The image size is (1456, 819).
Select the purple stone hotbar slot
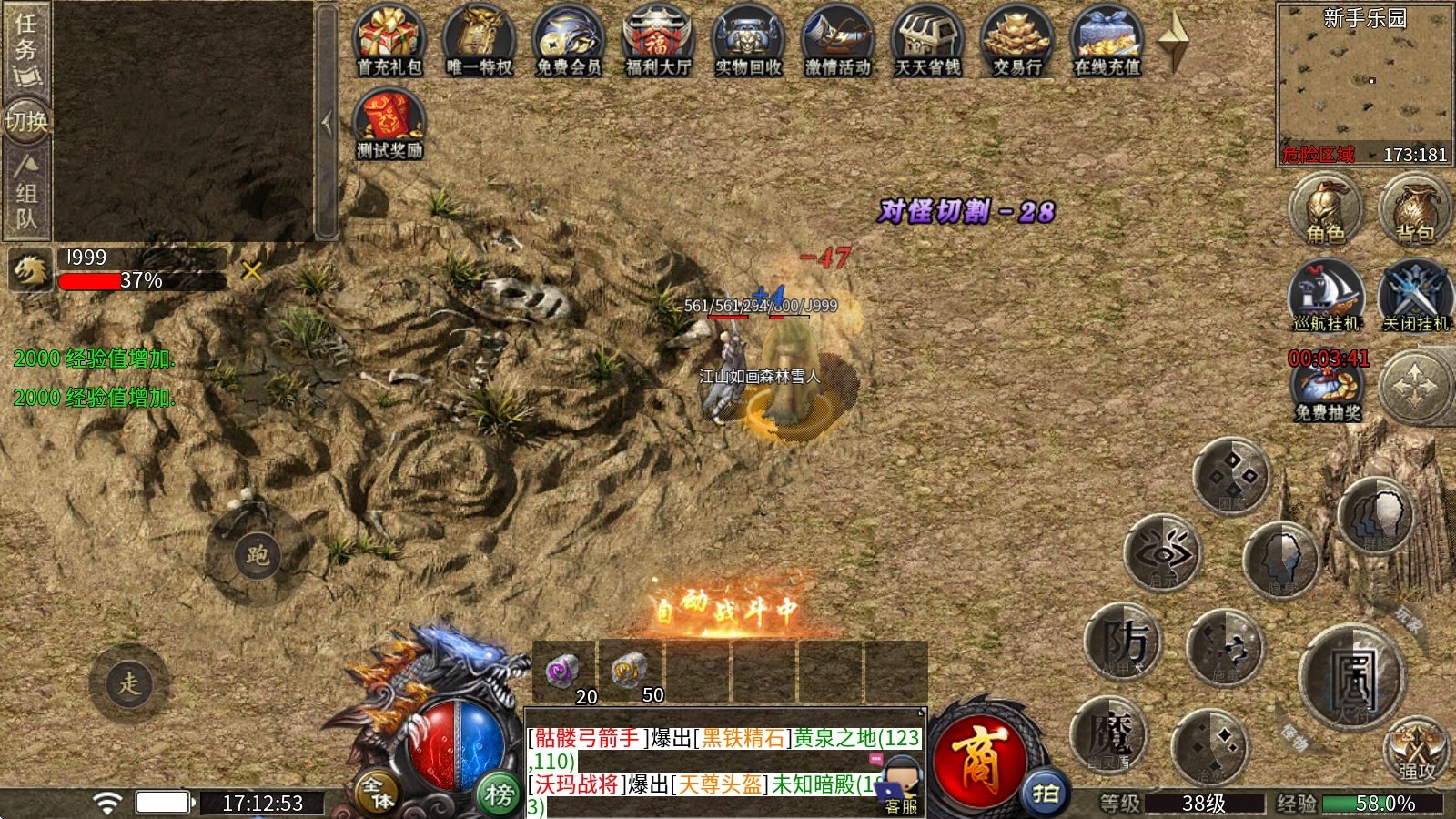[x=563, y=672]
